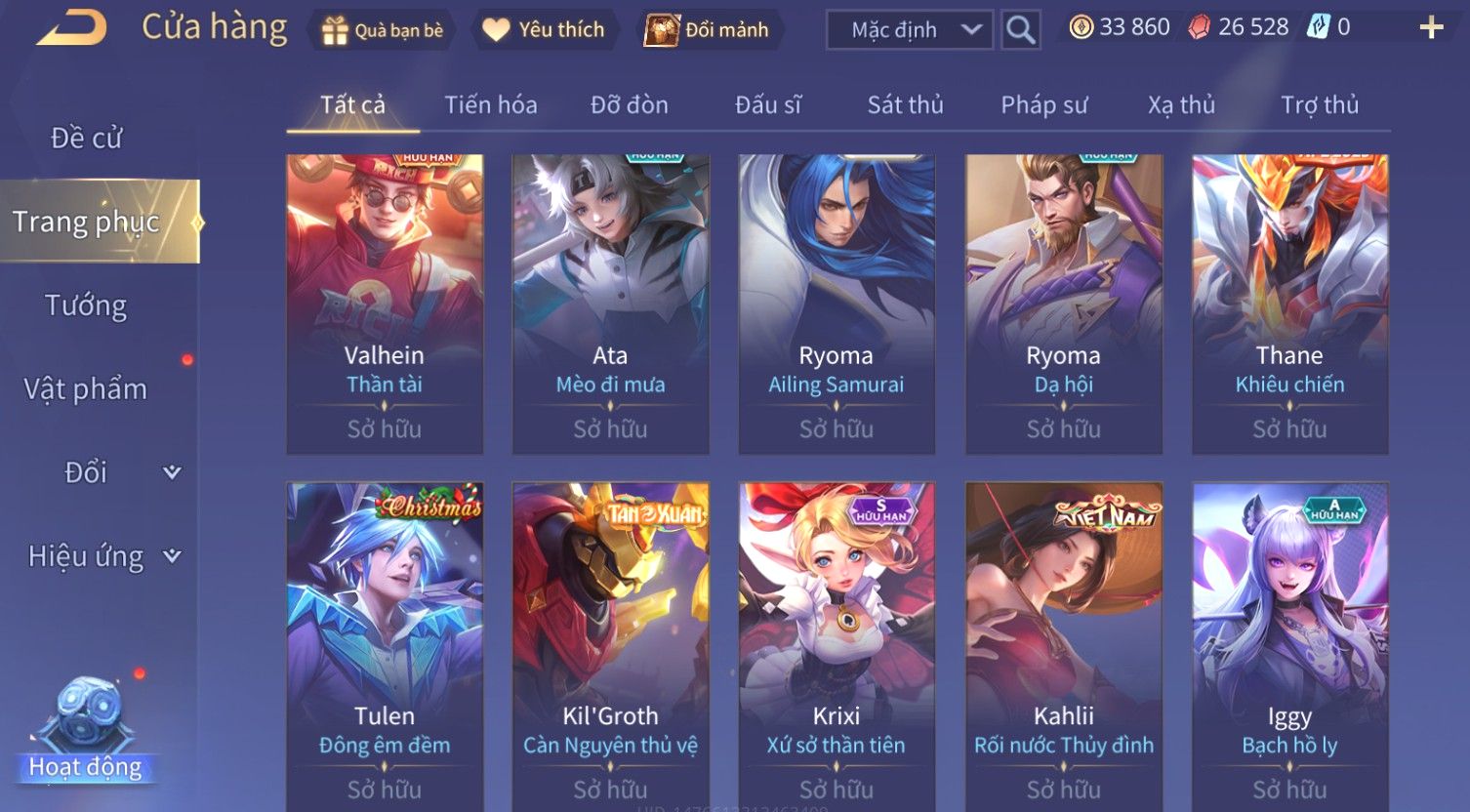Go to the Tướng heroes section
The image size is (1470, 812).
[x=86, y=305]
